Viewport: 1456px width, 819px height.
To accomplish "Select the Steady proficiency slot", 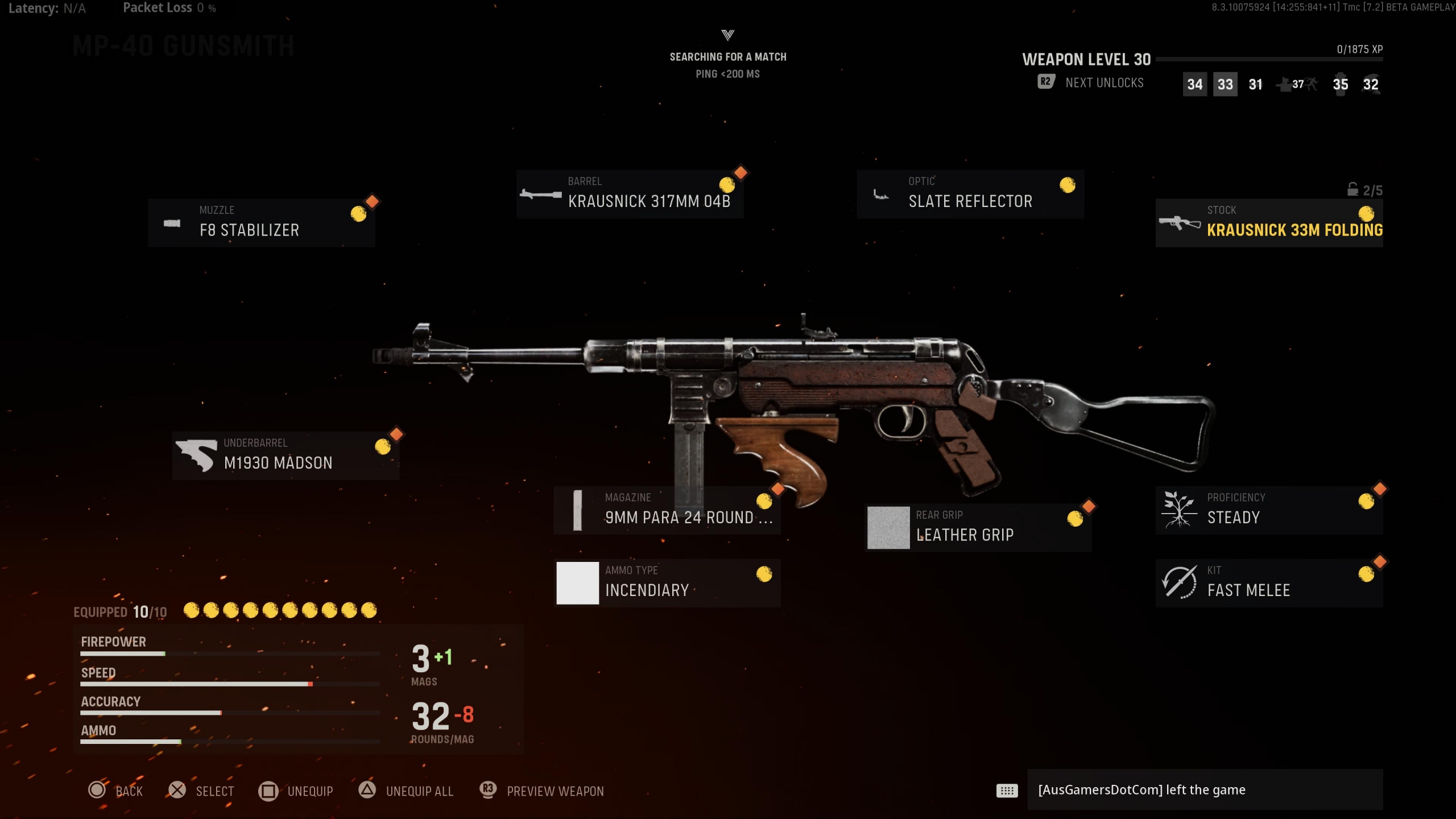I will coord(1269,510).
